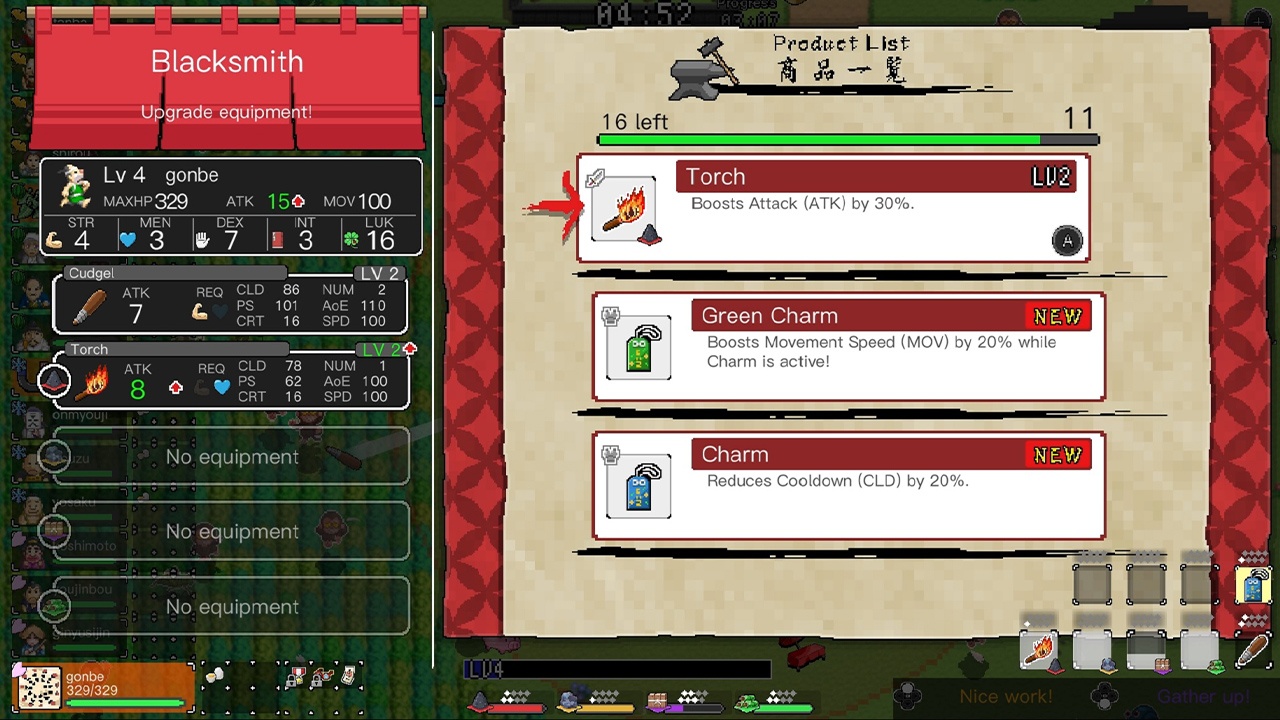Click the yellow stone resource icon

[x=568, y=700]
